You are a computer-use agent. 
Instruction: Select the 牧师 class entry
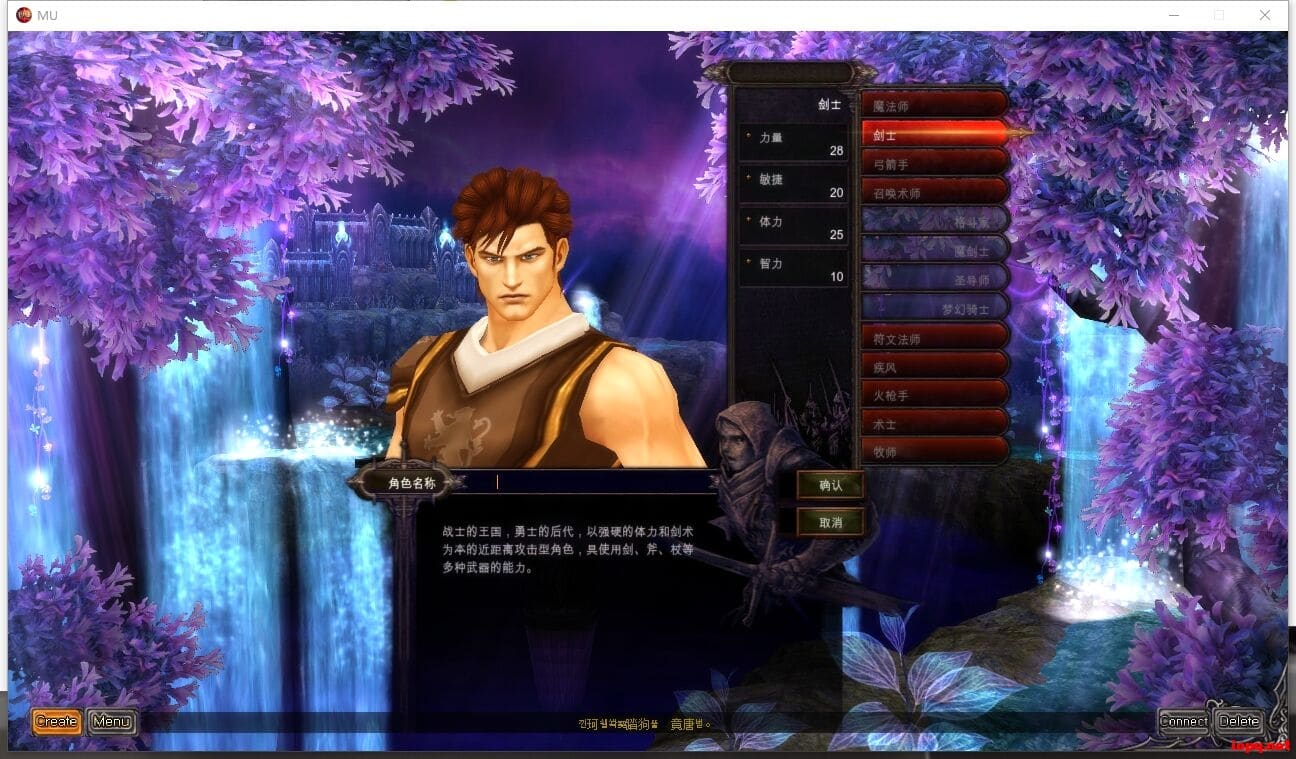pos(933,452)
